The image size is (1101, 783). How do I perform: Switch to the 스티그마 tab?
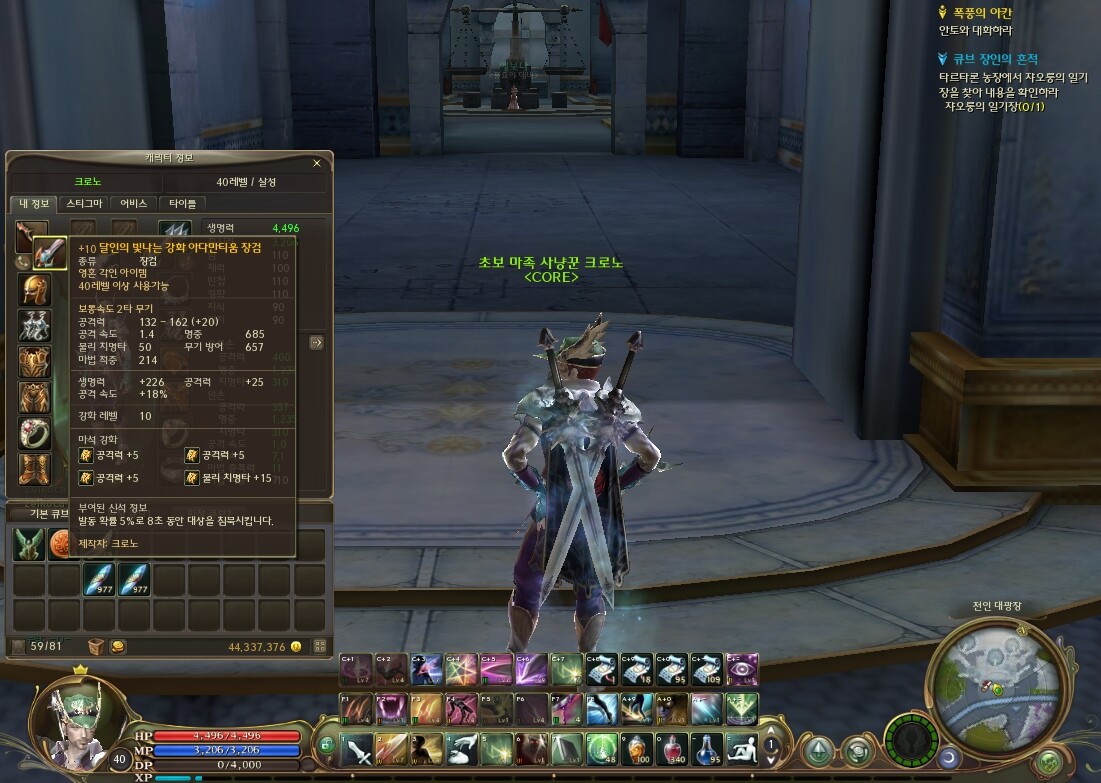84,203
